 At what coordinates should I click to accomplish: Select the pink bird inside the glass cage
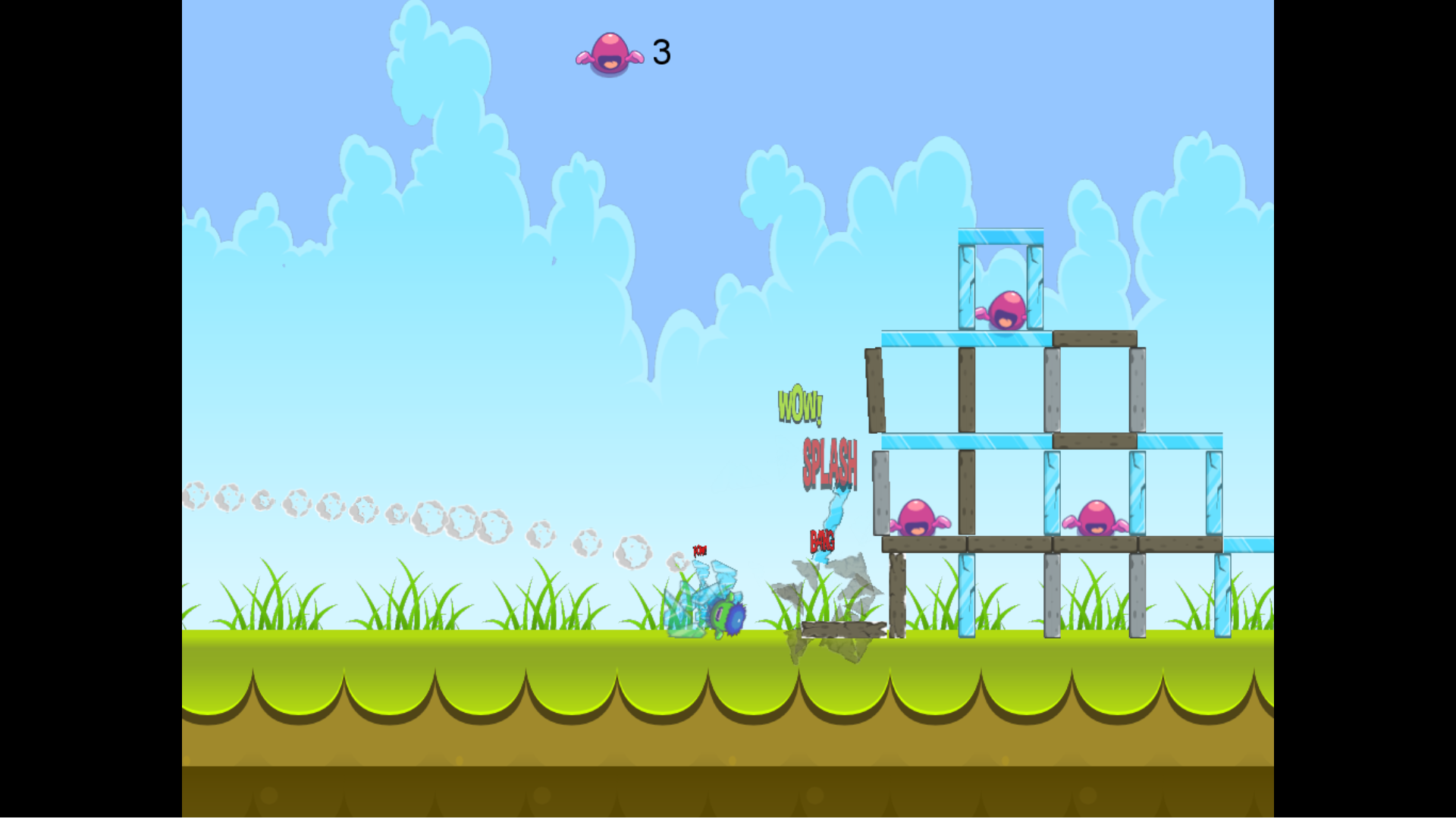[x=1009, y=311]
